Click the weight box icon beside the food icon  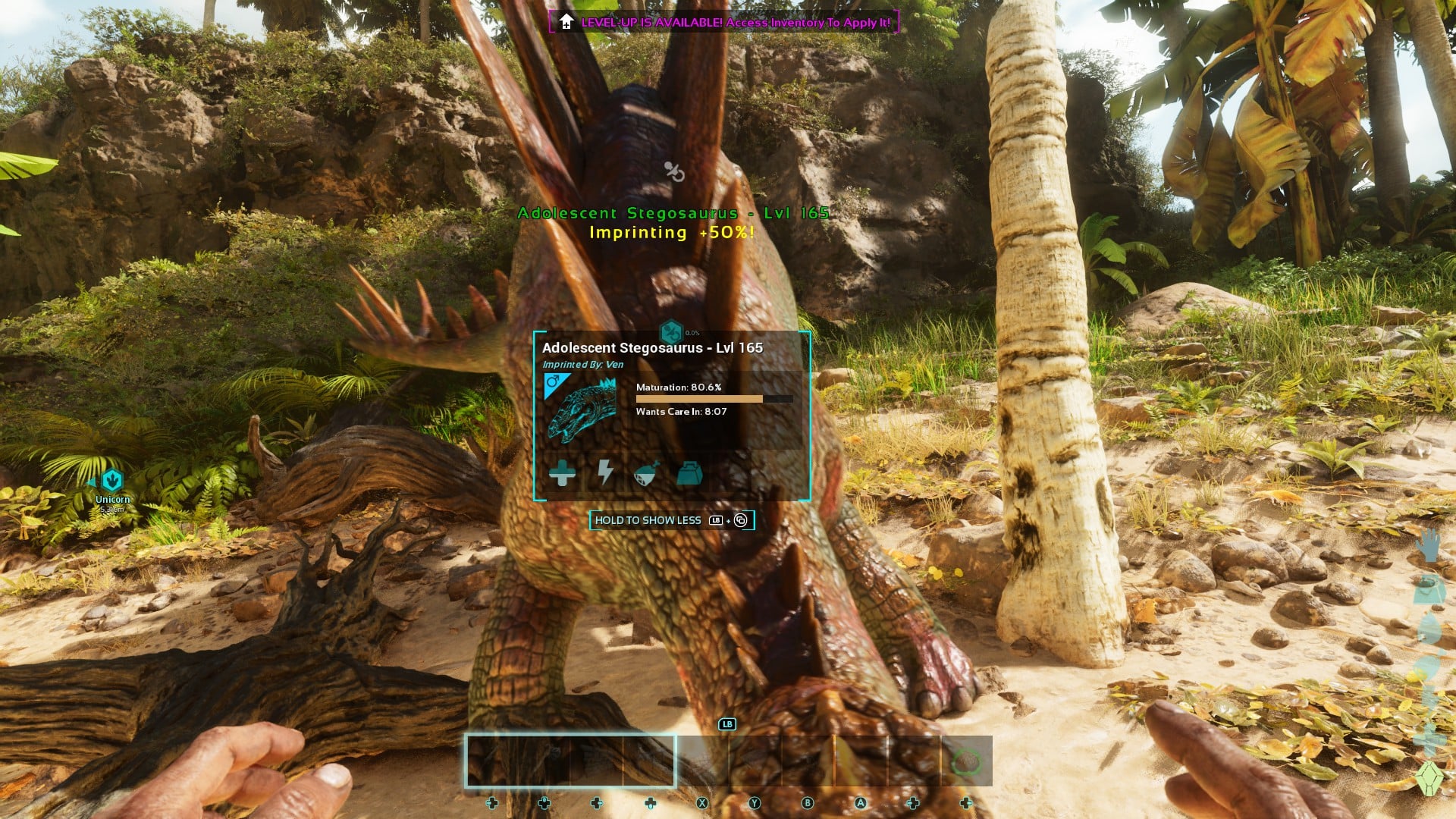690,474
